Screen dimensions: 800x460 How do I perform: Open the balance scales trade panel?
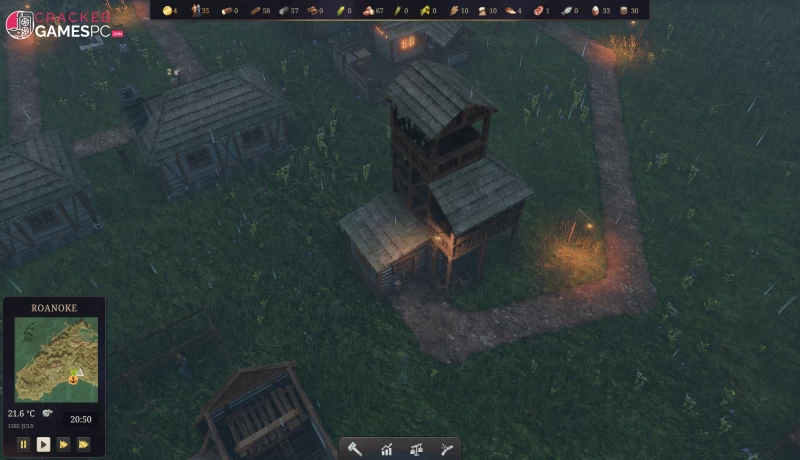point(416,449)
